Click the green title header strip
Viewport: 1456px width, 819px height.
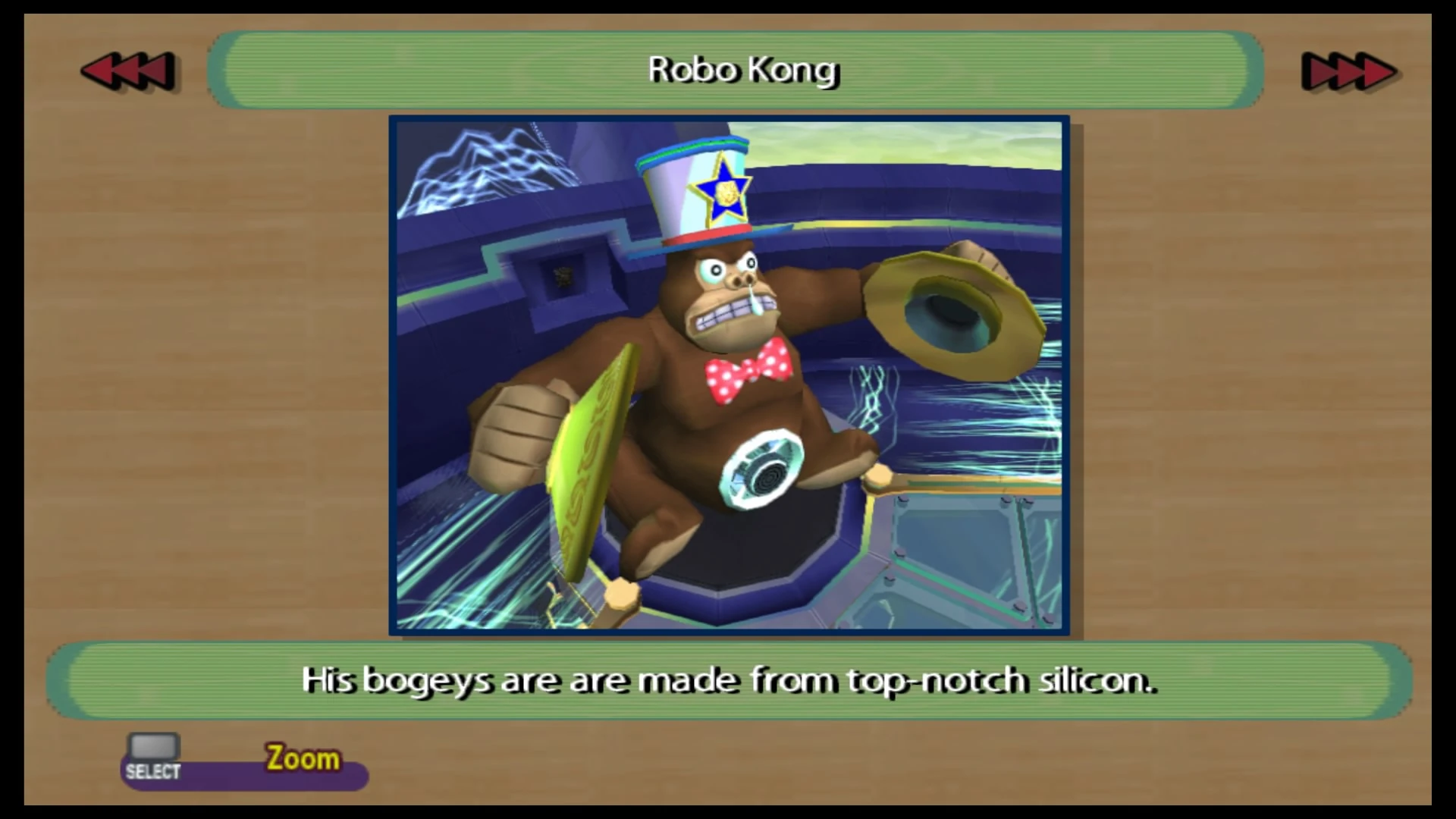(742, 70)
